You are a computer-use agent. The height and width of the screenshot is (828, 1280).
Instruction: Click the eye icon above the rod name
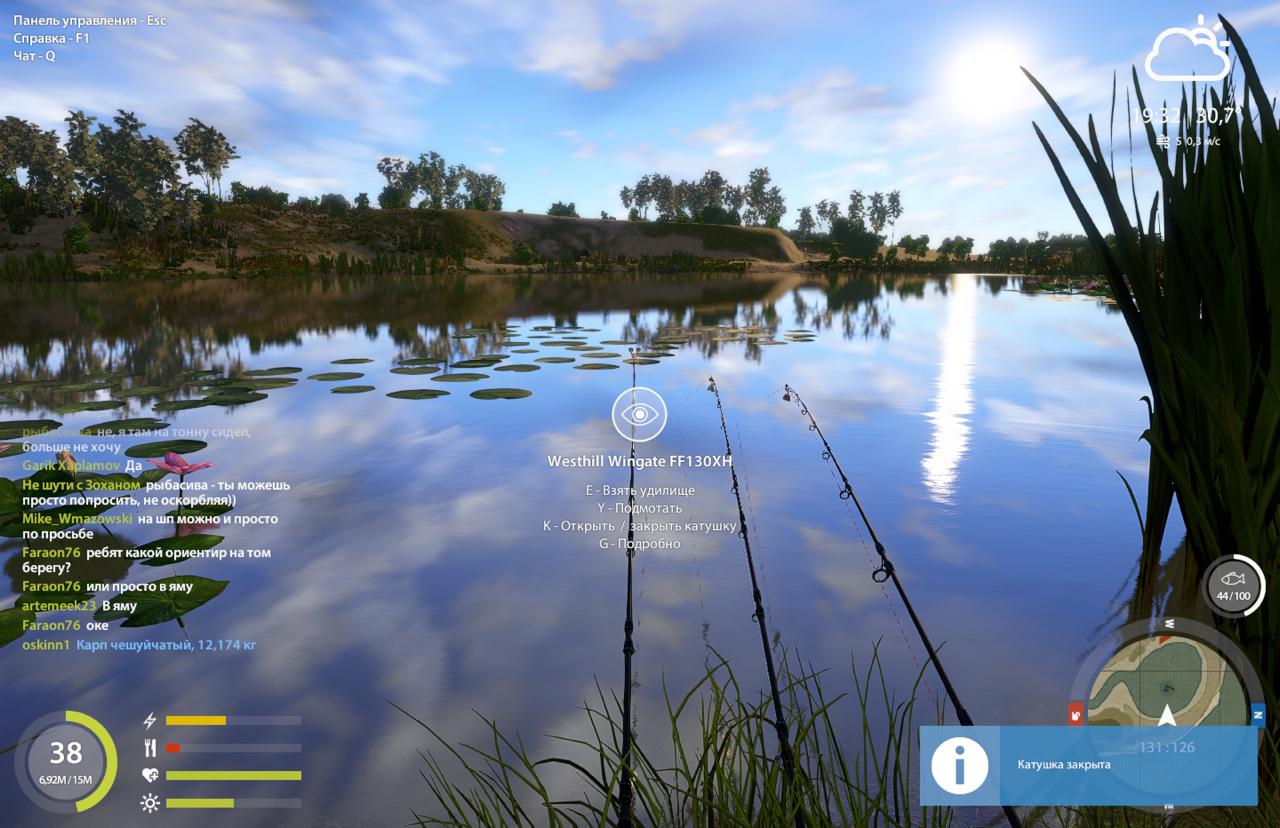[x=640, y=414]
